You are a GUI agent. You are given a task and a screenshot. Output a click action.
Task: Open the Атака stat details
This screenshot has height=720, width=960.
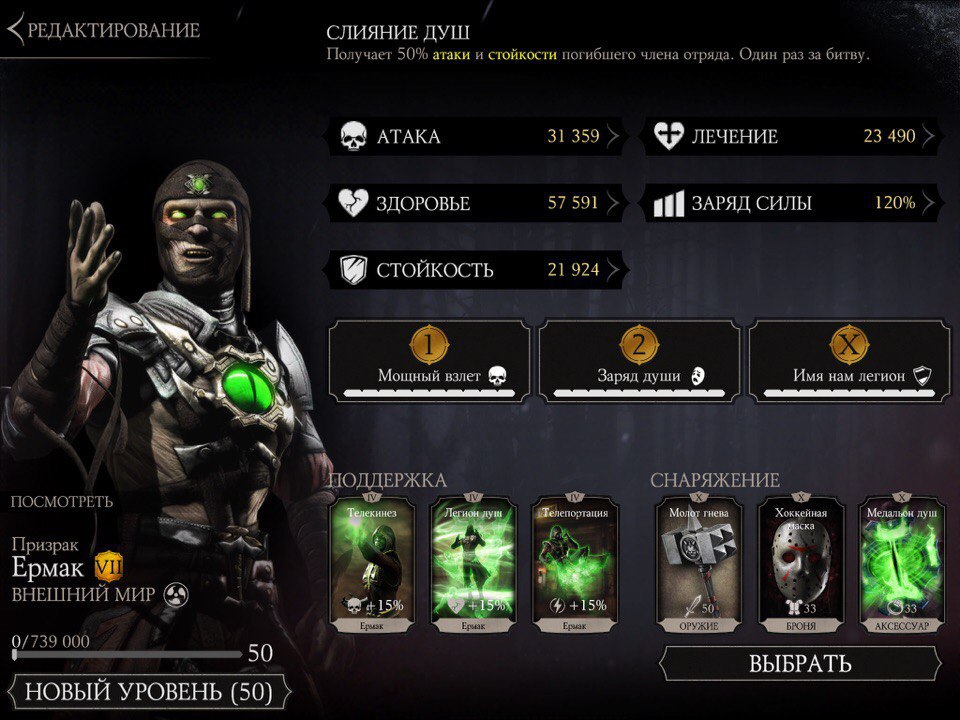(476, 137)
